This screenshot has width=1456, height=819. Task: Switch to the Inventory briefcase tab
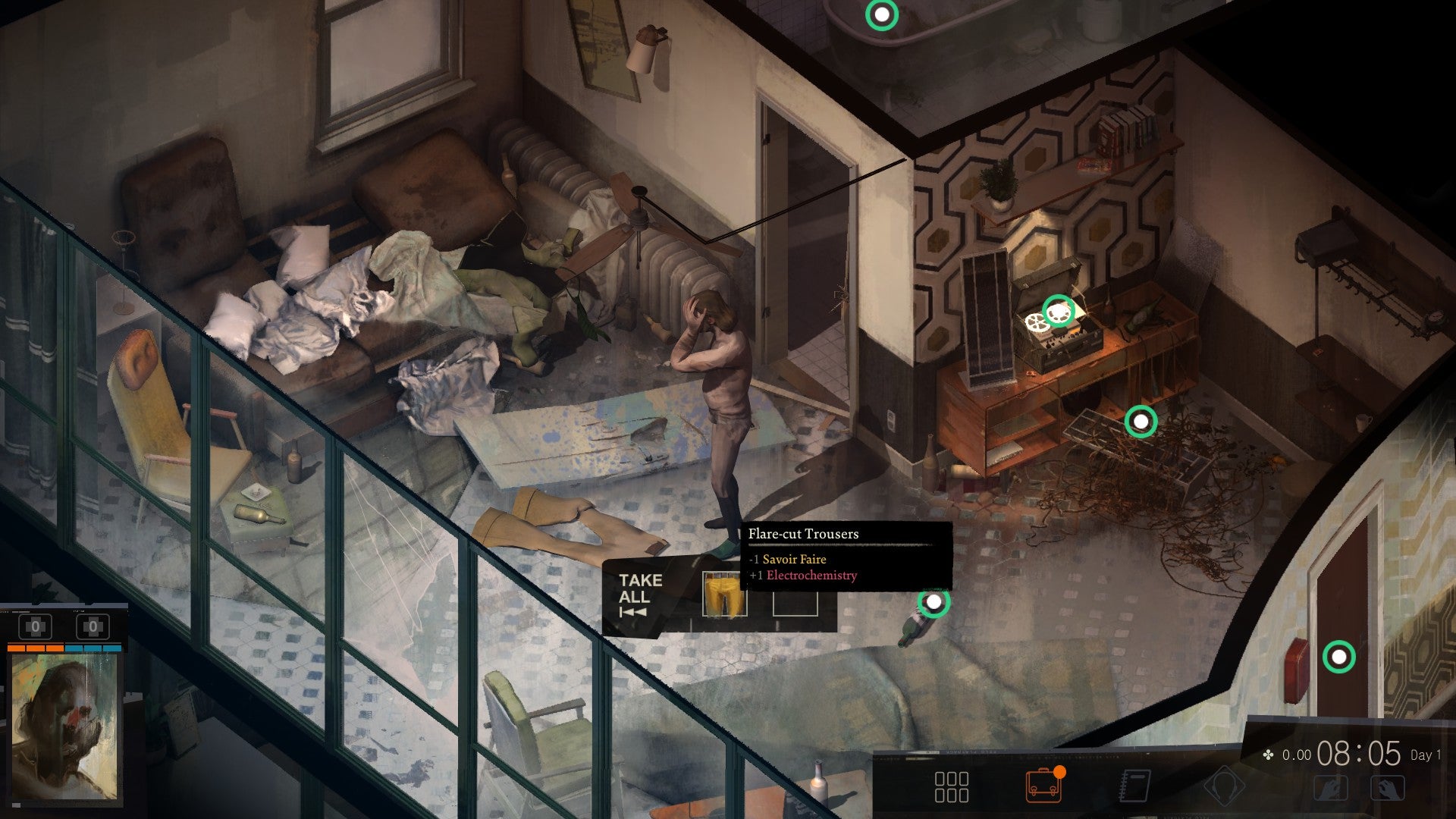(x=1043, y=787)
